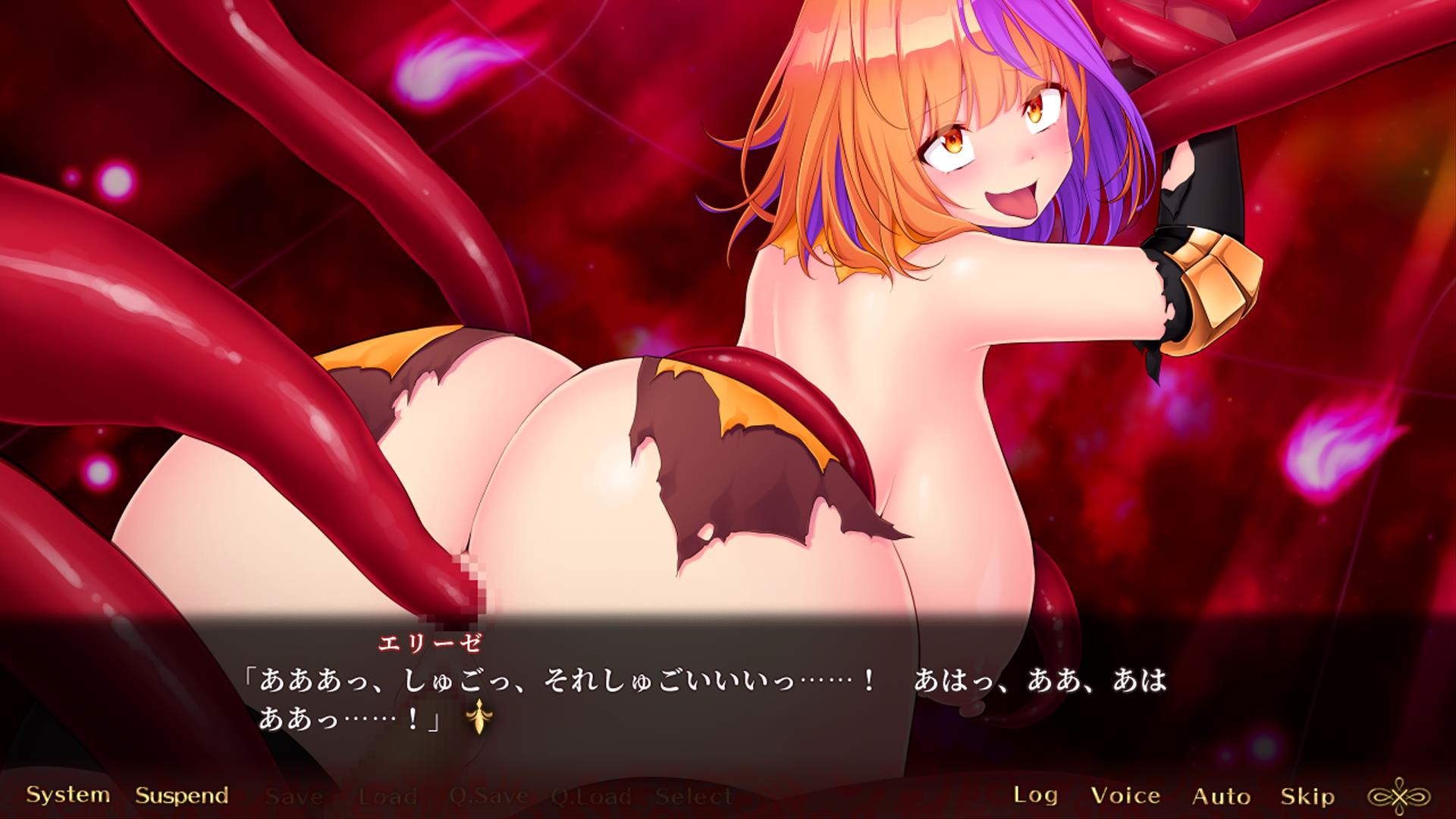Open the System menu
This screenshot has width=1456, height=819.
click(x=67, y=795)
